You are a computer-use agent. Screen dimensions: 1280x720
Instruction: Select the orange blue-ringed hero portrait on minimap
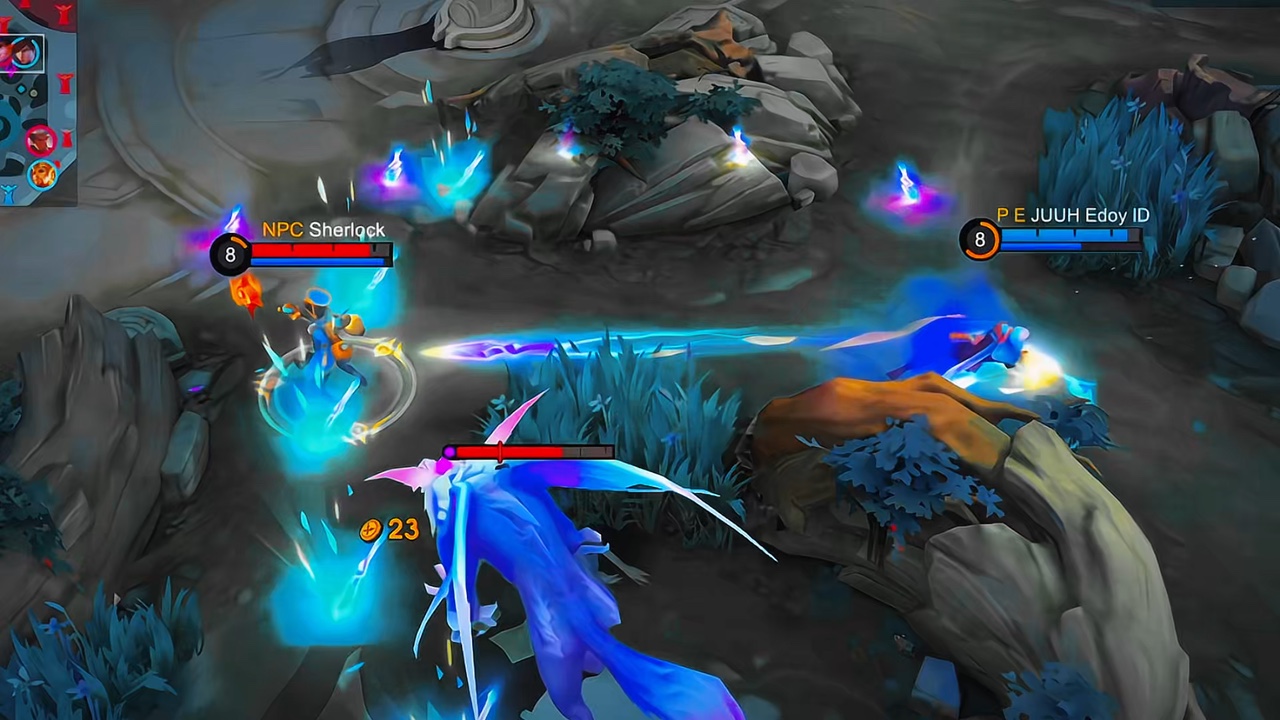click(x=42, y=173)
